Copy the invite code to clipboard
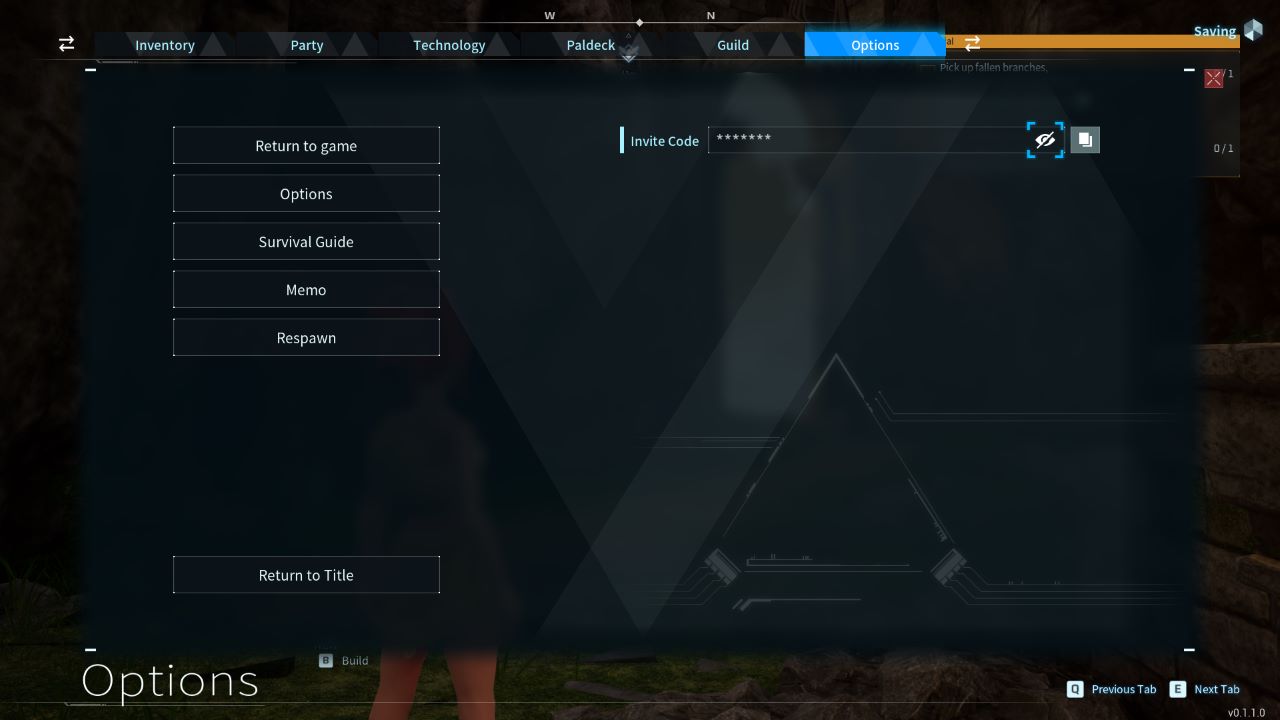 (x=1085, y=140)
